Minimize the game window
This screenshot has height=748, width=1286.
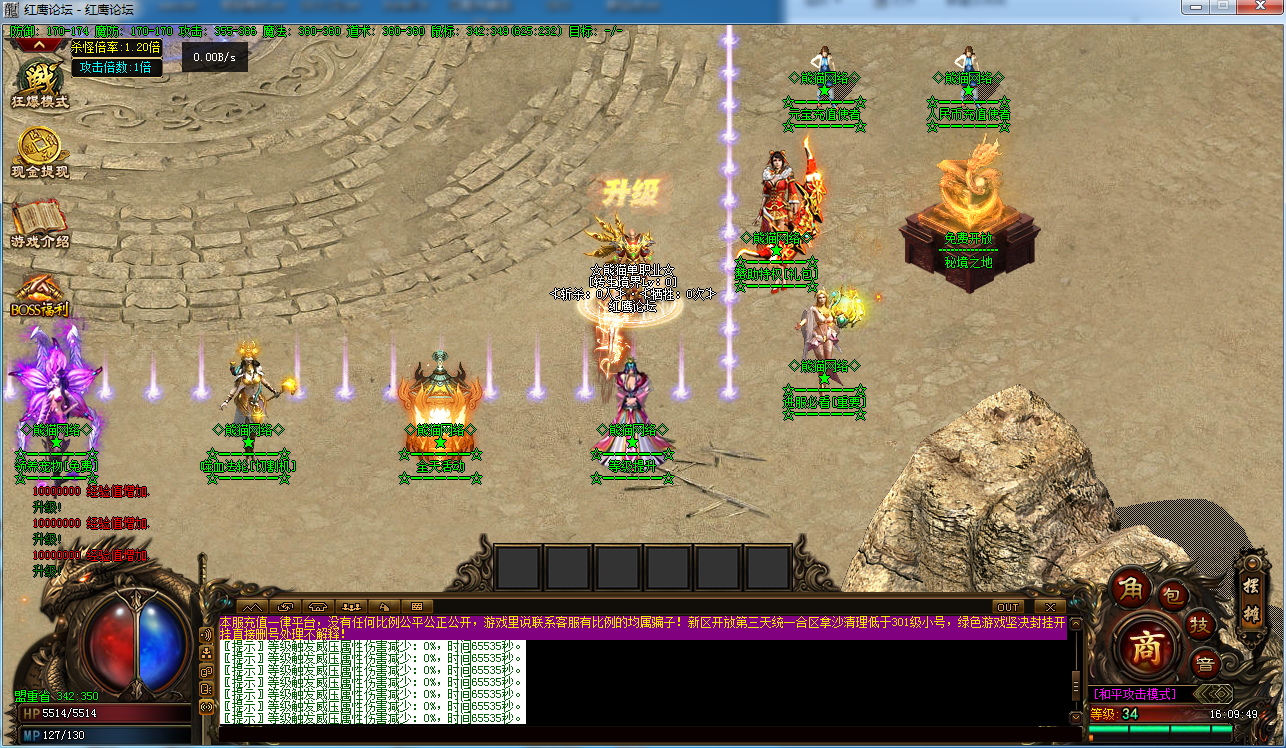point(1194,7)
